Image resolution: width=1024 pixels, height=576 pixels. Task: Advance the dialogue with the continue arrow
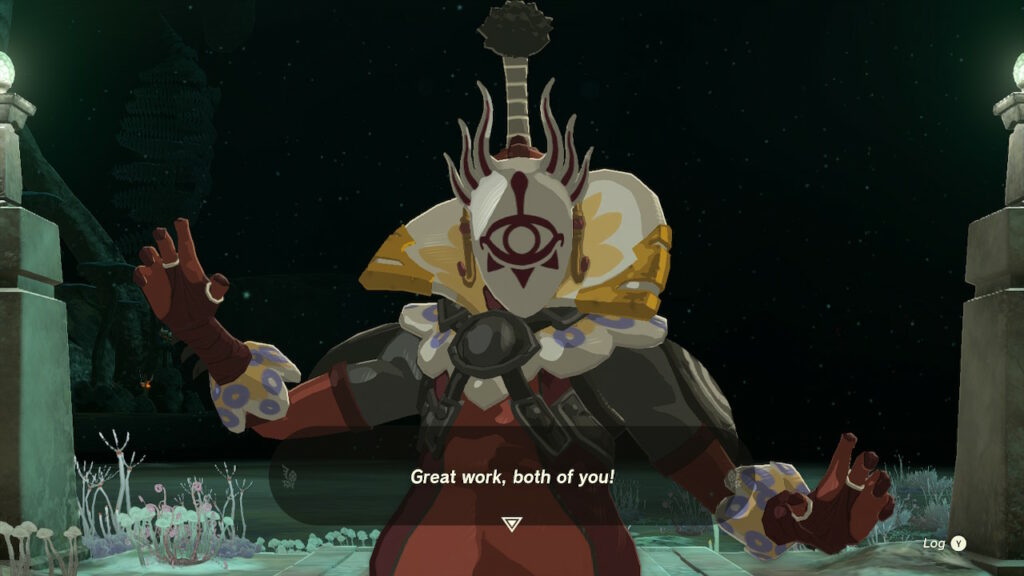[x=511, y=524]
